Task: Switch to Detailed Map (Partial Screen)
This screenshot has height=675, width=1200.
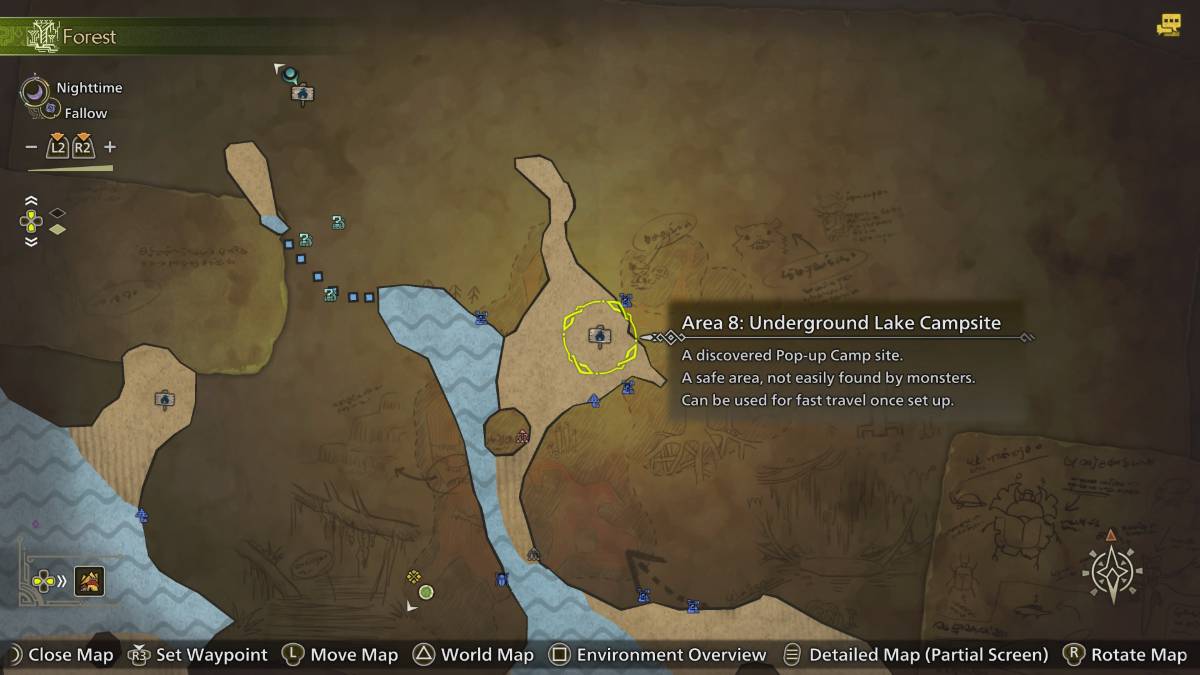Action: point(915,655)
